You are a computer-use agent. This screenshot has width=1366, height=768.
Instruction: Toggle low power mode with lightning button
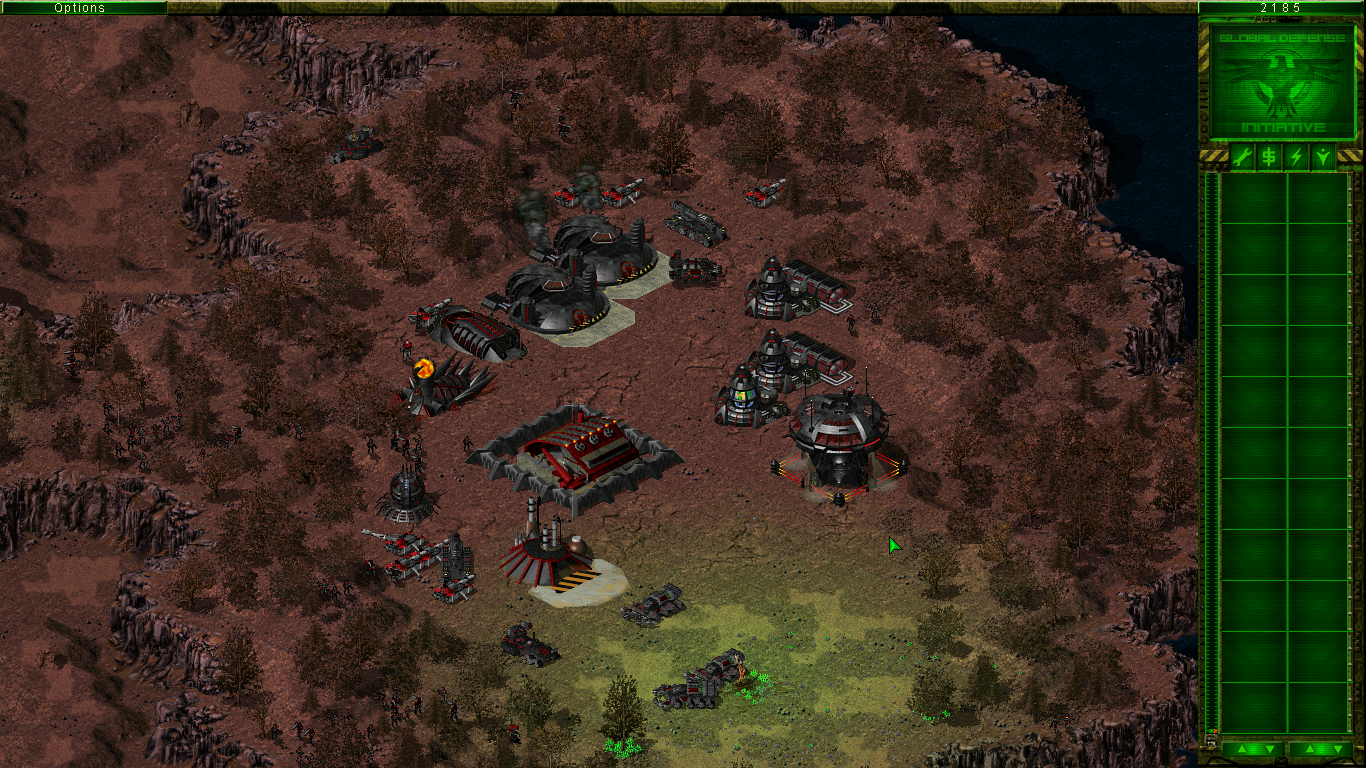click(x=1294, y=156)
